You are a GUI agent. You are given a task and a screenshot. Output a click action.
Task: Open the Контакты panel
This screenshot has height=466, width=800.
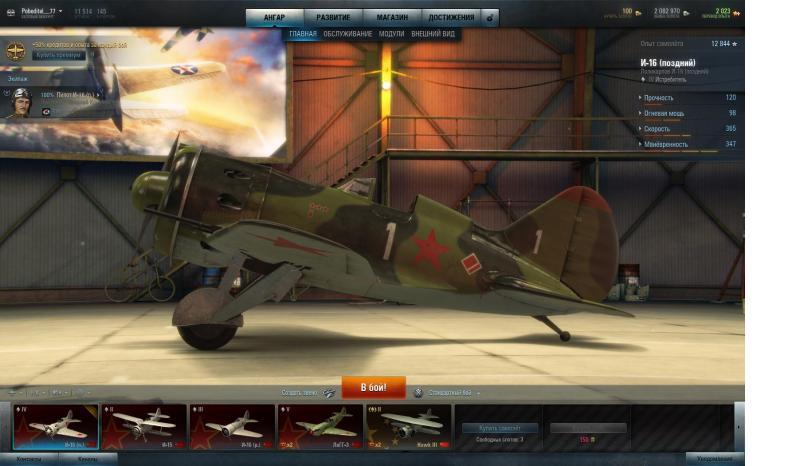[30, 459]
